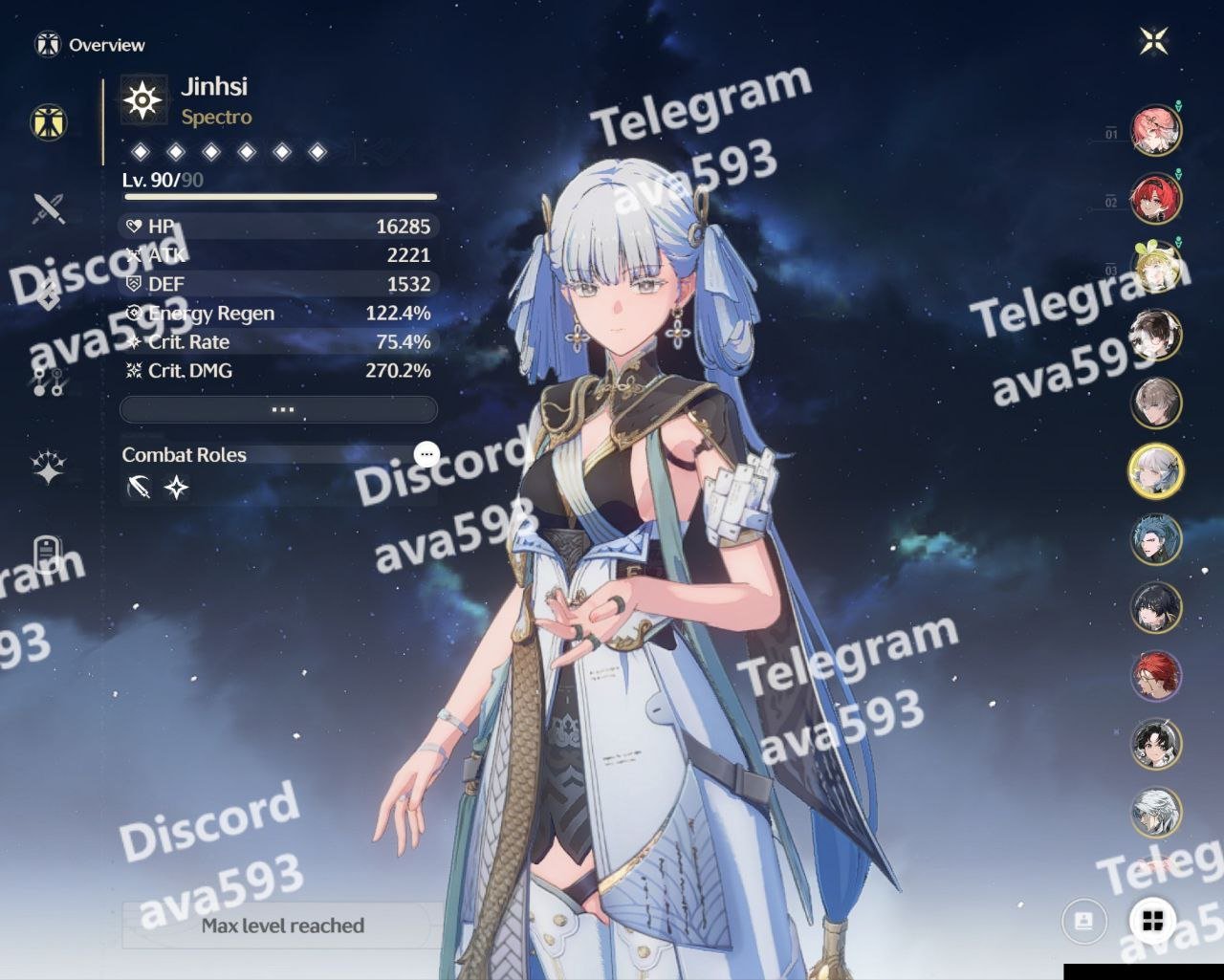Choose the white-haired male character at list bottom
The height and width of the screenshot is (980, 1224).
tap(1156, 813)
